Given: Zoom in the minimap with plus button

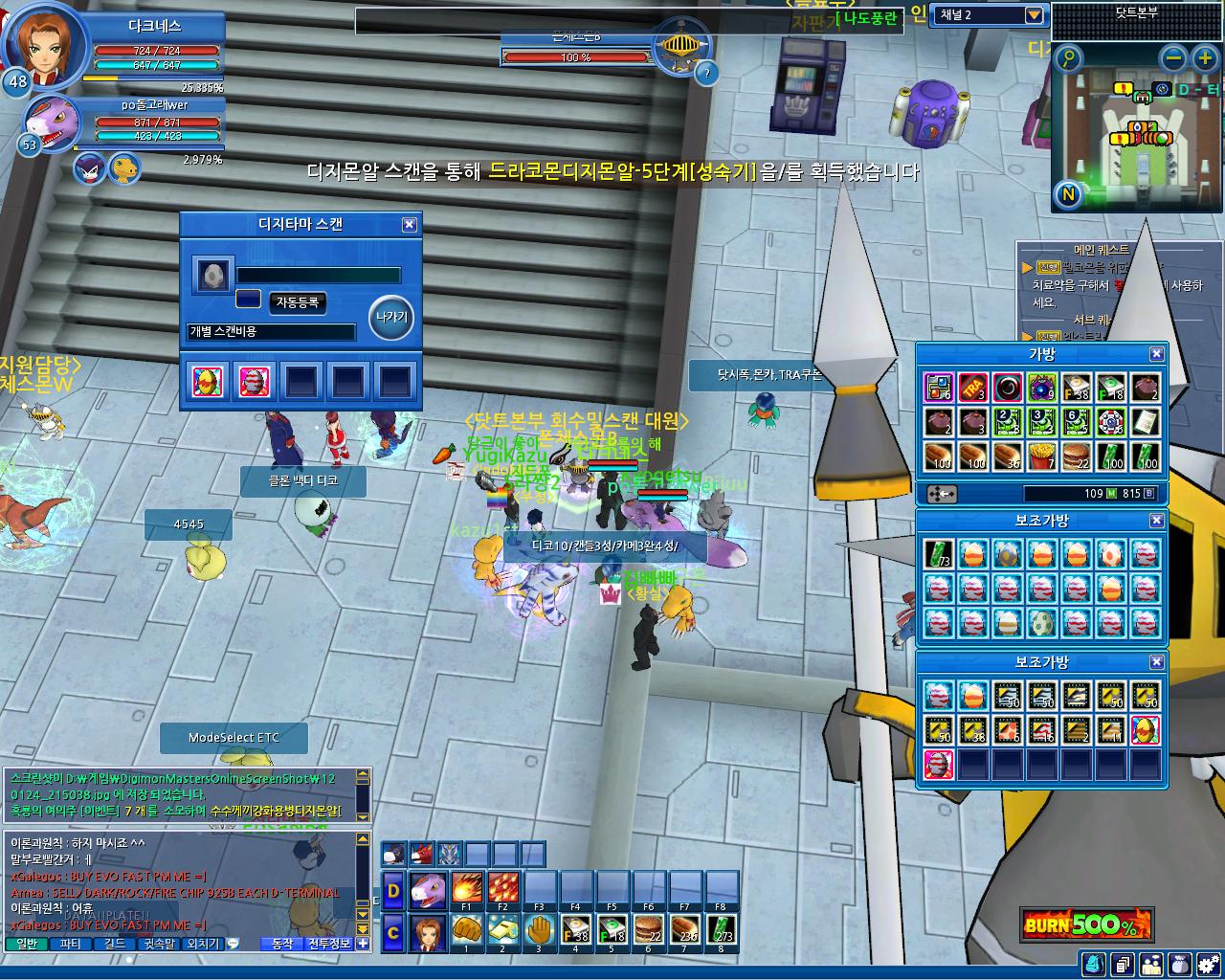Looking at the screenshot, I should pyautogui.click(x=1204, y=58).
